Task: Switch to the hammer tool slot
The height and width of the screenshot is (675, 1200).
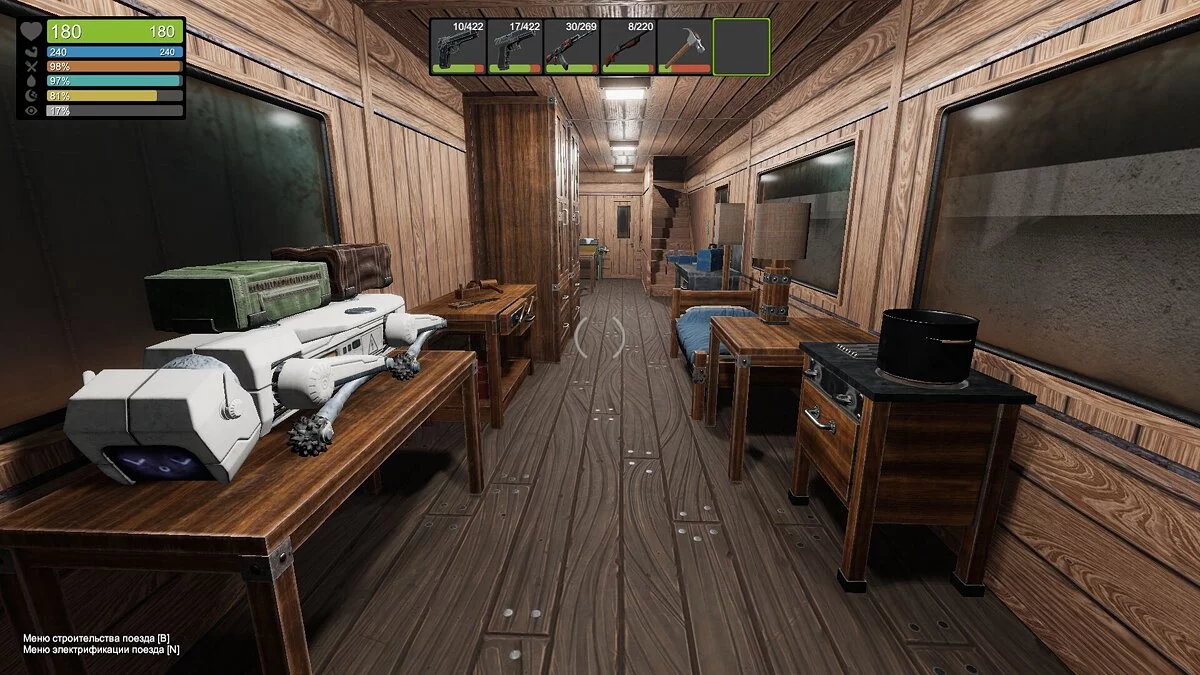Action: (x=684, y=46)
